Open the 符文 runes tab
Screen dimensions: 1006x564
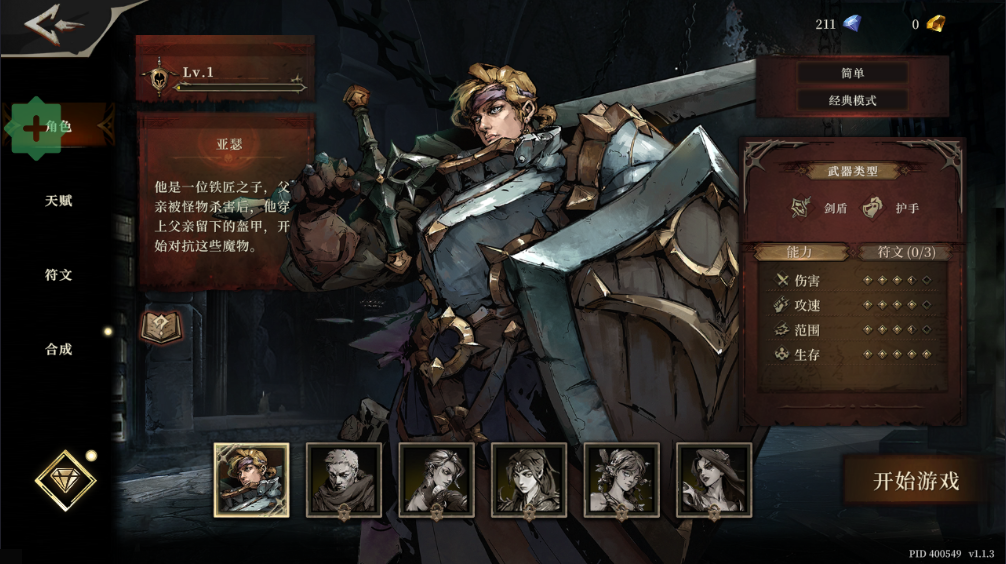[x=58, y=275]
